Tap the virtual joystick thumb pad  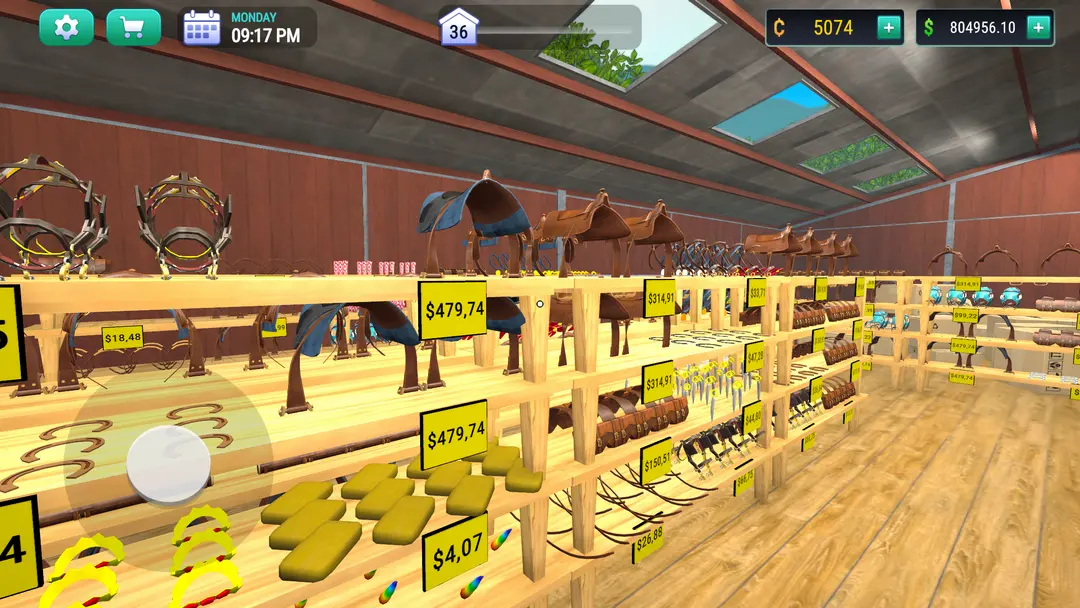pos(168,463)
